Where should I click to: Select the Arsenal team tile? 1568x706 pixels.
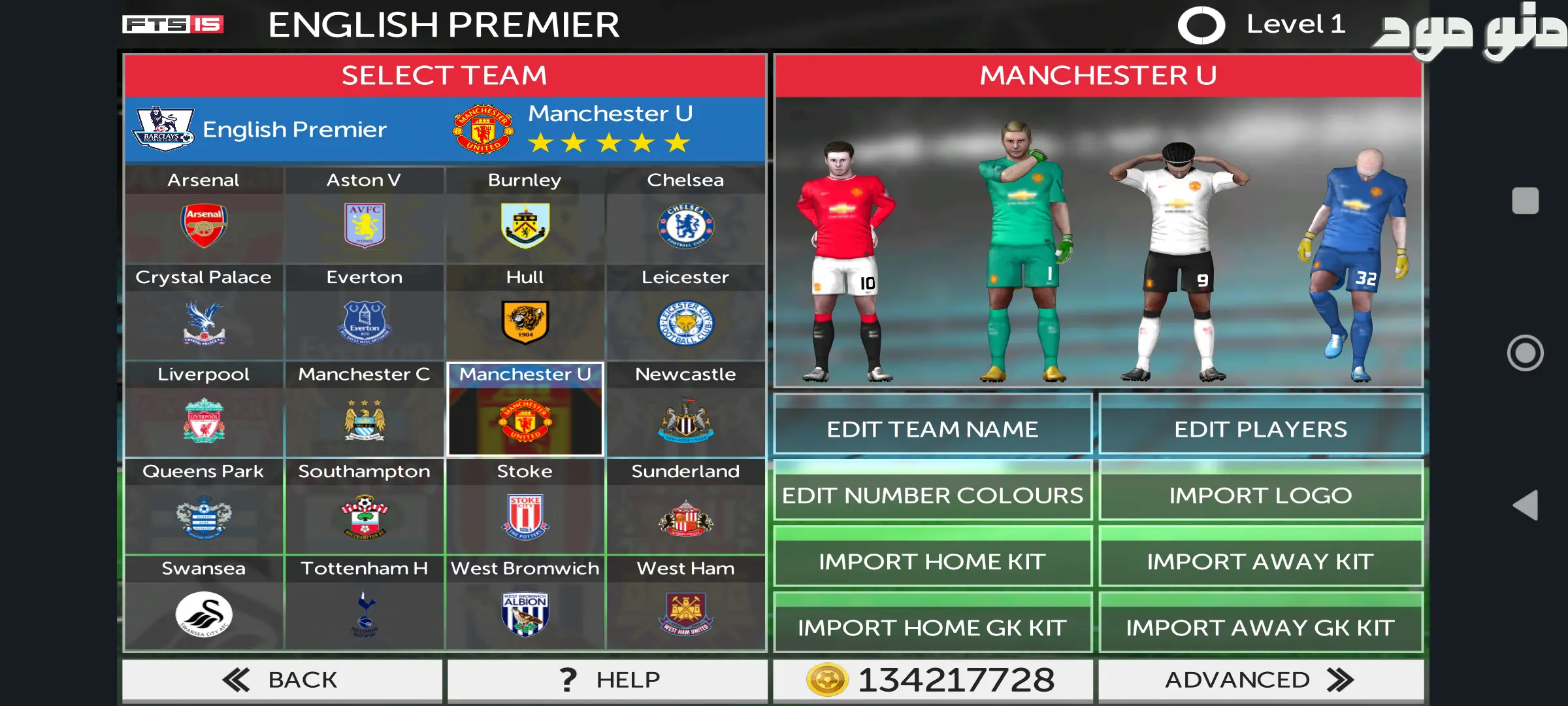(x=203, y=216)
